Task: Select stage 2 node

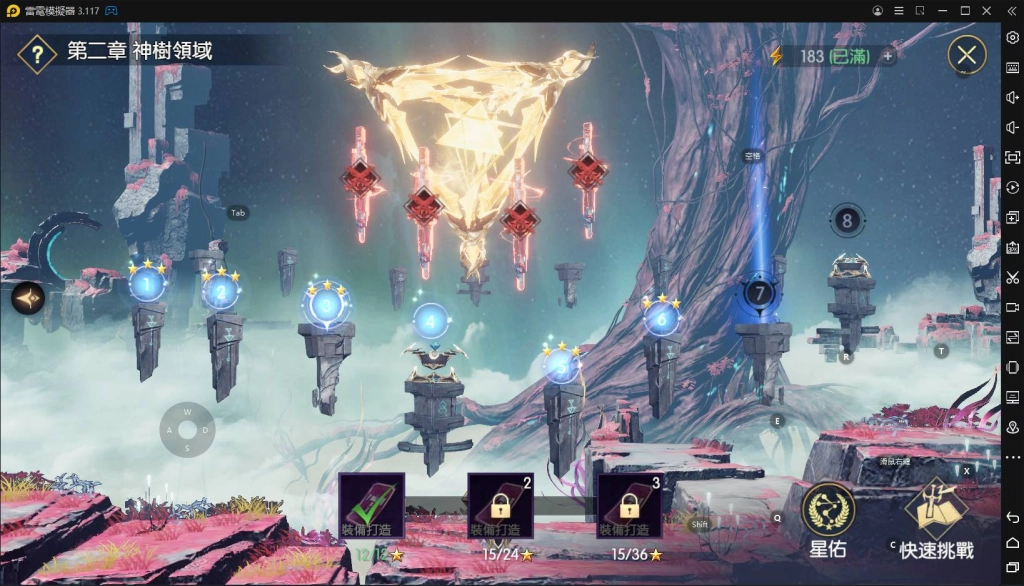Action: 220,292
